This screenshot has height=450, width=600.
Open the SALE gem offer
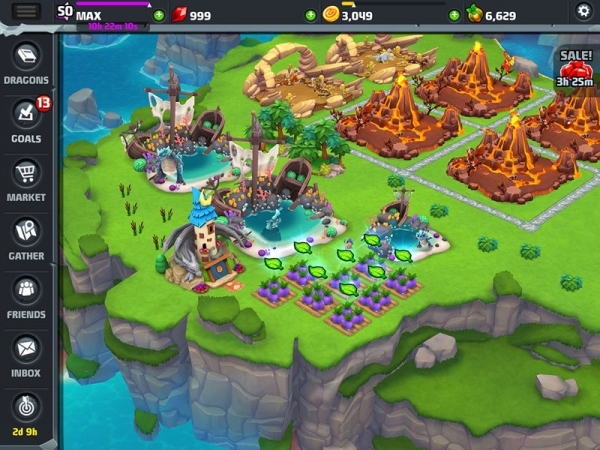(576, 68)
